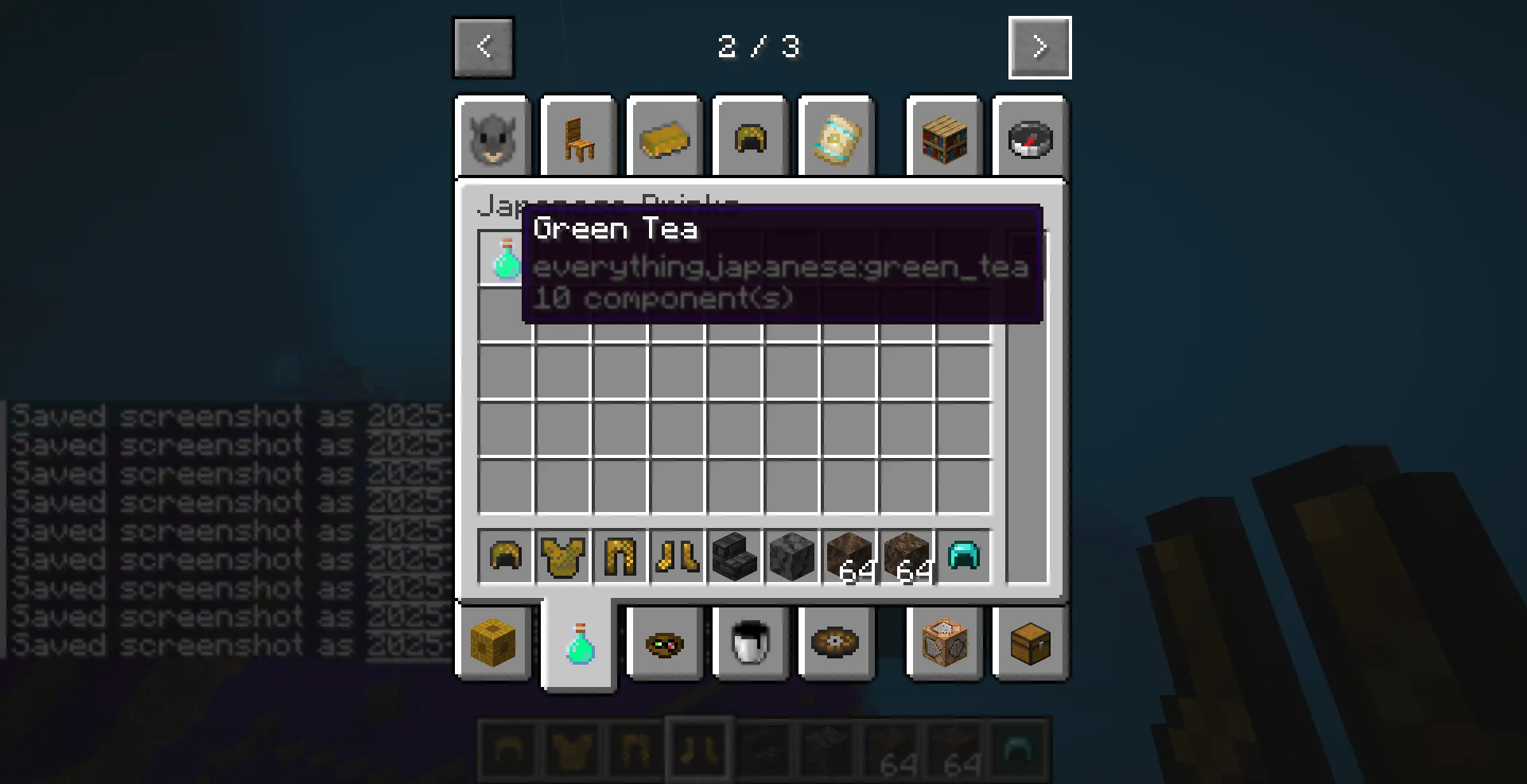This screenshot has width=1527, height=784.
Task: Open the donut tab
Action: (835, 644)
